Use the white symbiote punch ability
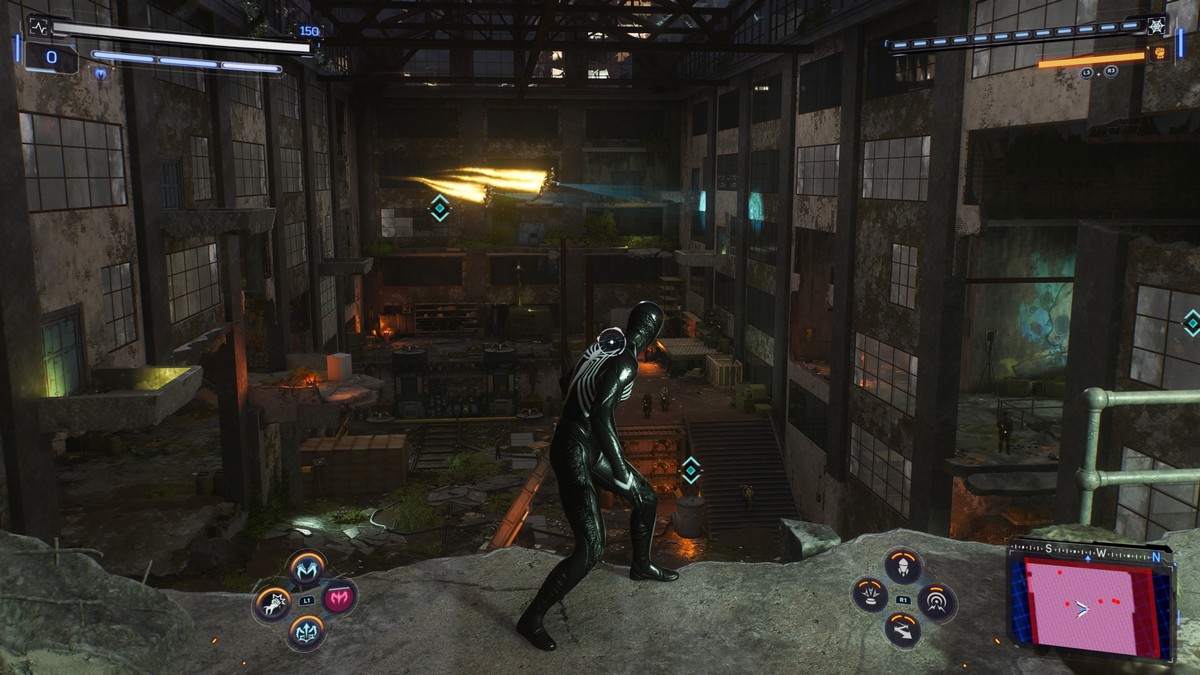This screenshot has height=675, width=1200. [x=272, y=602]
